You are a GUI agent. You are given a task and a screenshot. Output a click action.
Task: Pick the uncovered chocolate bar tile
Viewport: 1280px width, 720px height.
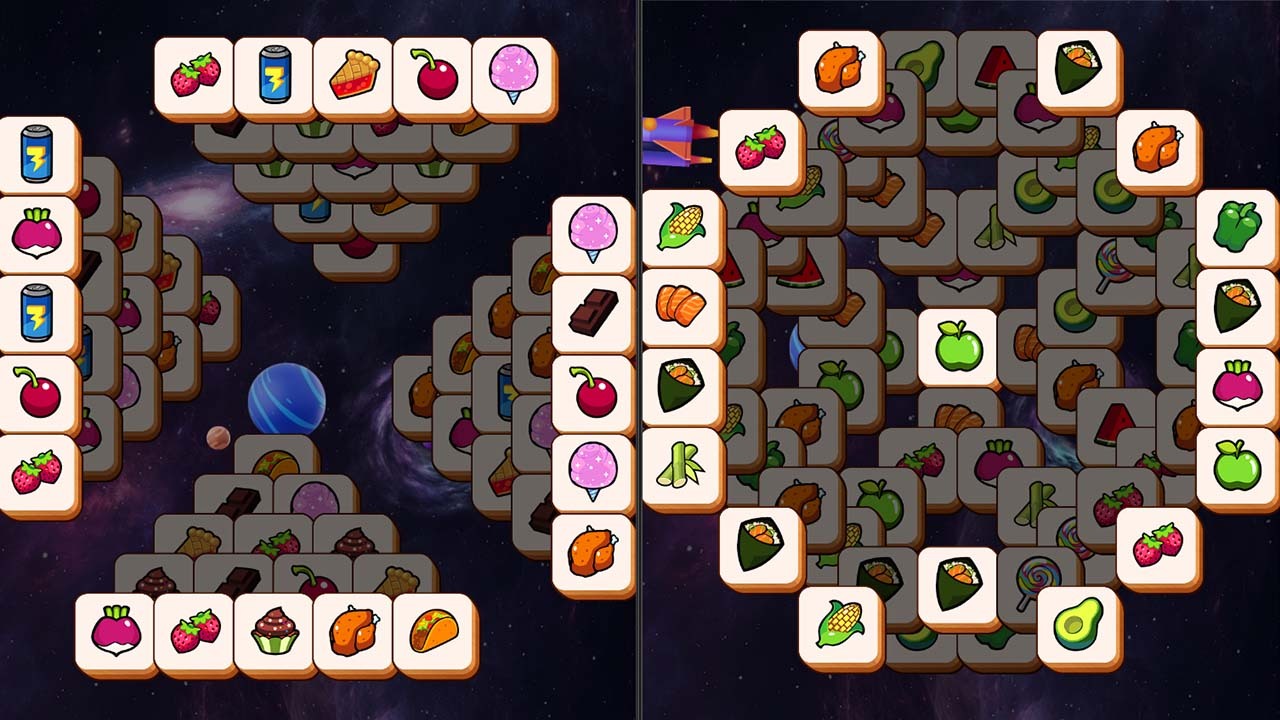point(593,313)
